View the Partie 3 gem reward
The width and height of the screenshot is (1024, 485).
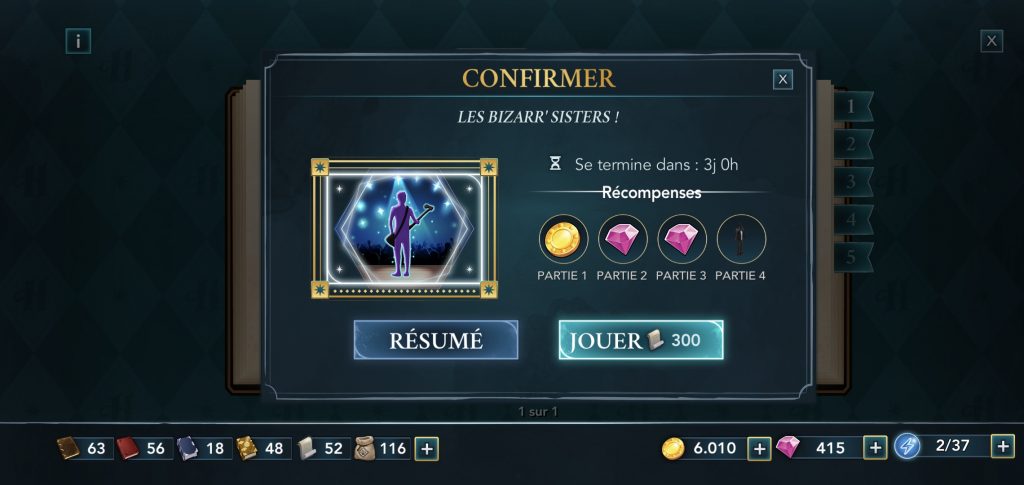[682, 240]
